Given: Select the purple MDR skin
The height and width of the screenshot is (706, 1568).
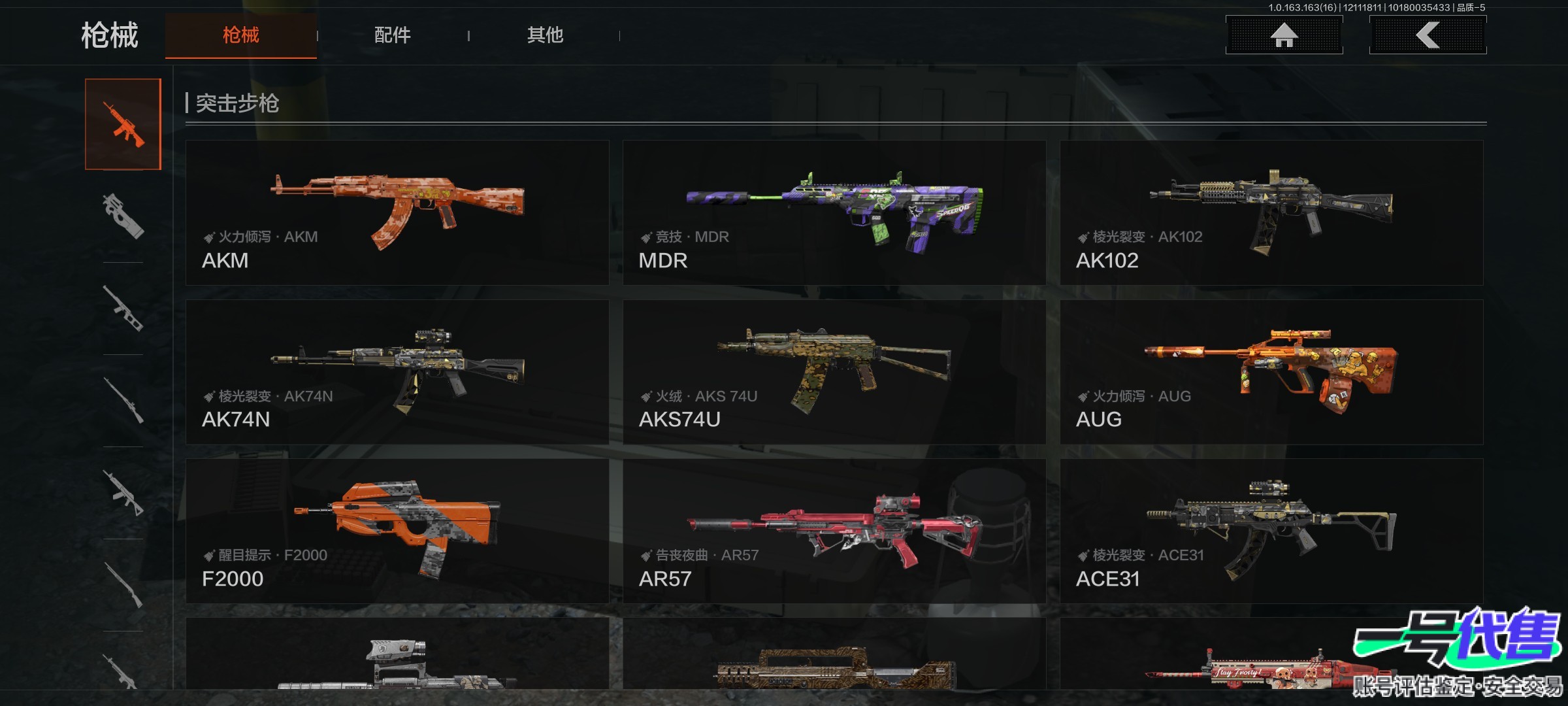Looking at the screenshot, I should pyautogui.click(x=834, y=212).
